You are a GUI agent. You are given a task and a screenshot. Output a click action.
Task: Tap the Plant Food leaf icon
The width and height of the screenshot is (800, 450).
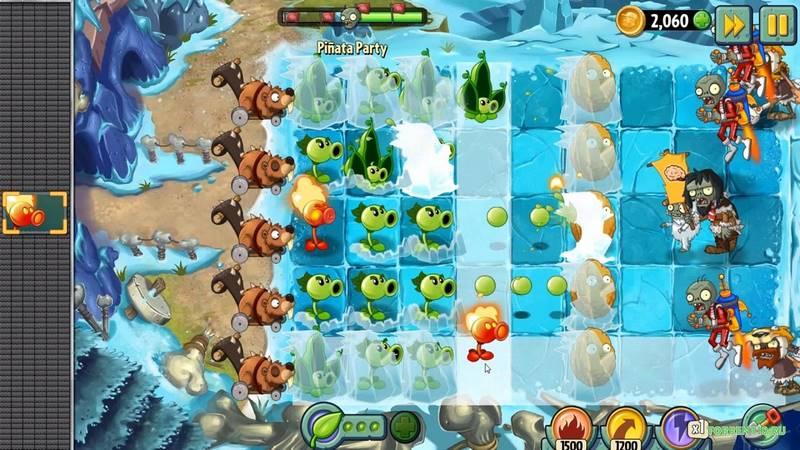tap(321, 424)
